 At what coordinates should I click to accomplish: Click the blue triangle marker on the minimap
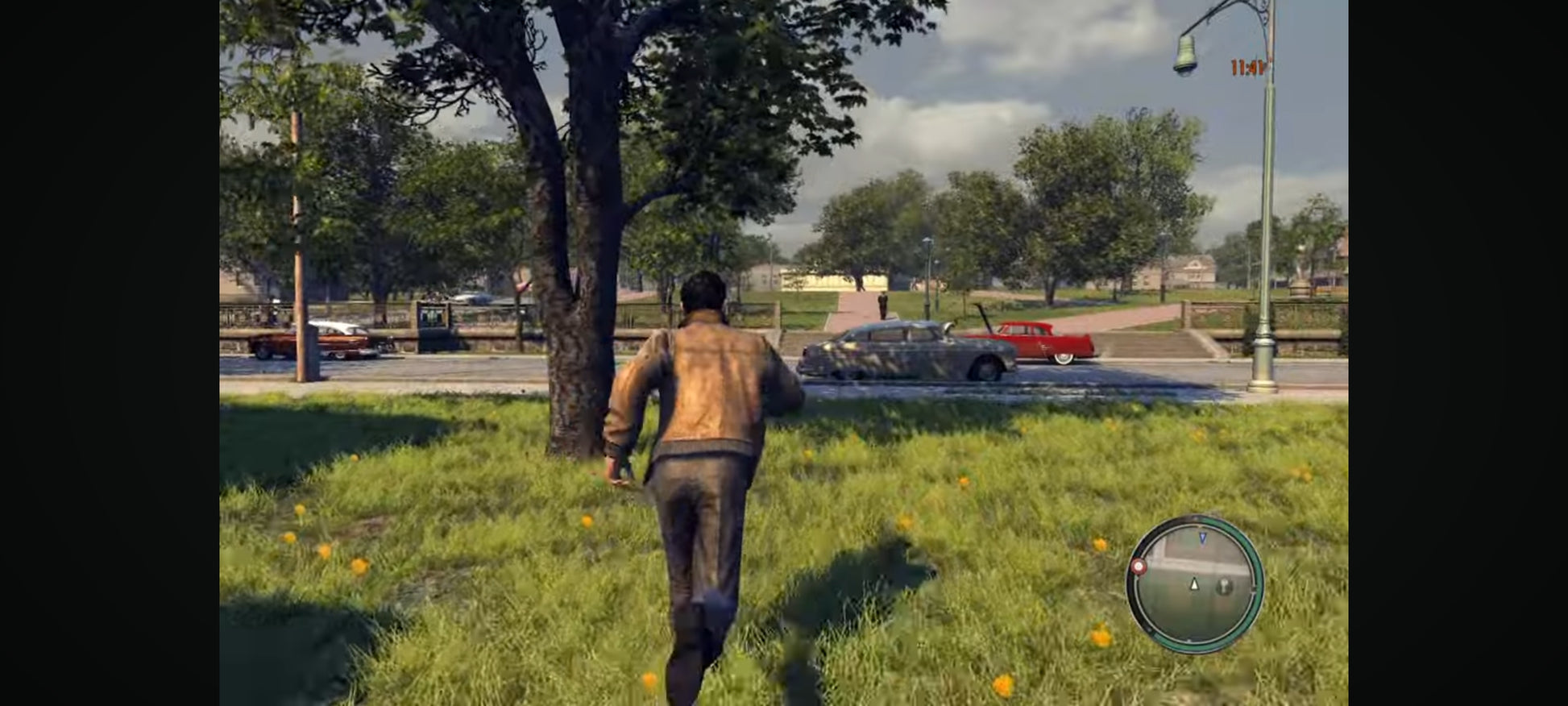pyautogui.click(x=1203, y=537)
